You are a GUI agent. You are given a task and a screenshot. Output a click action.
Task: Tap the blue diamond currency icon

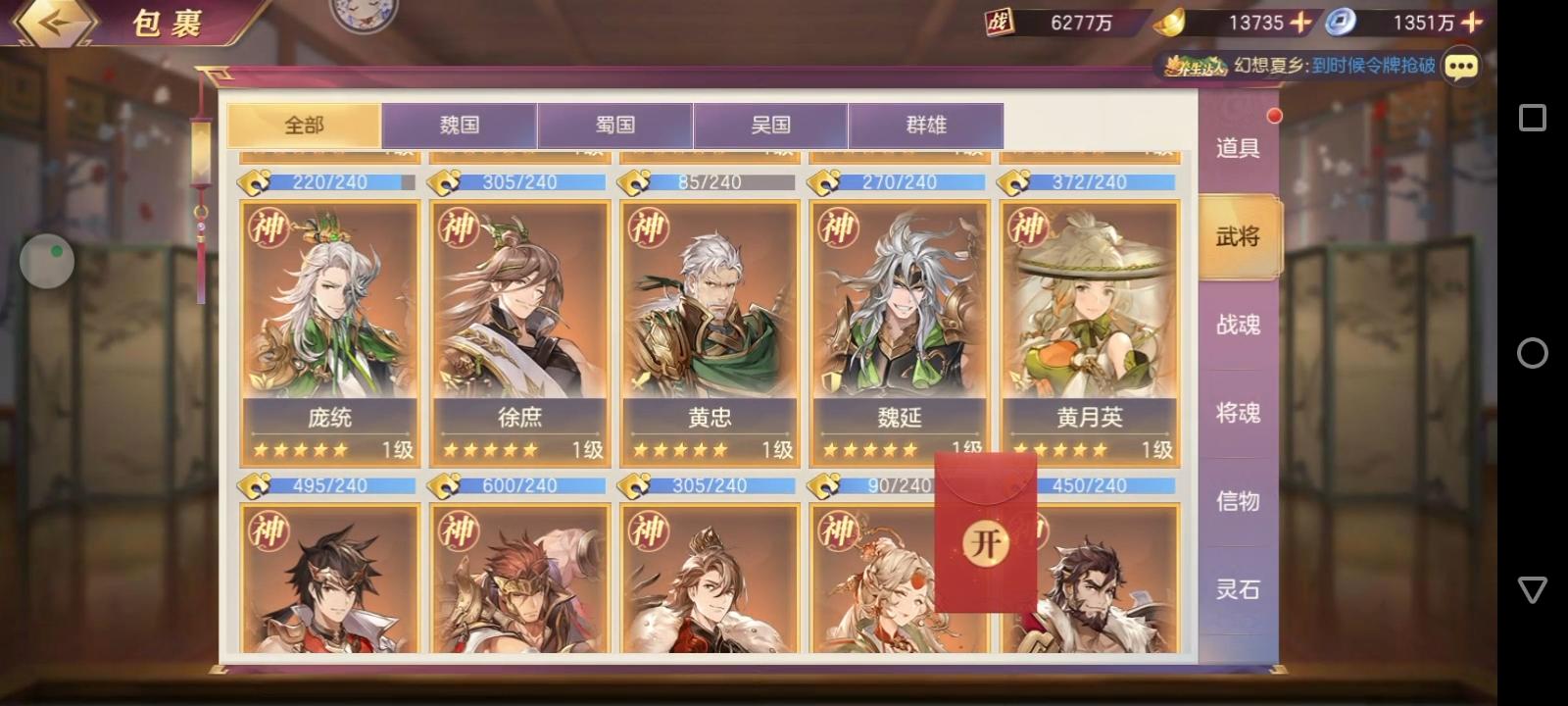[x=1339, y=21]
